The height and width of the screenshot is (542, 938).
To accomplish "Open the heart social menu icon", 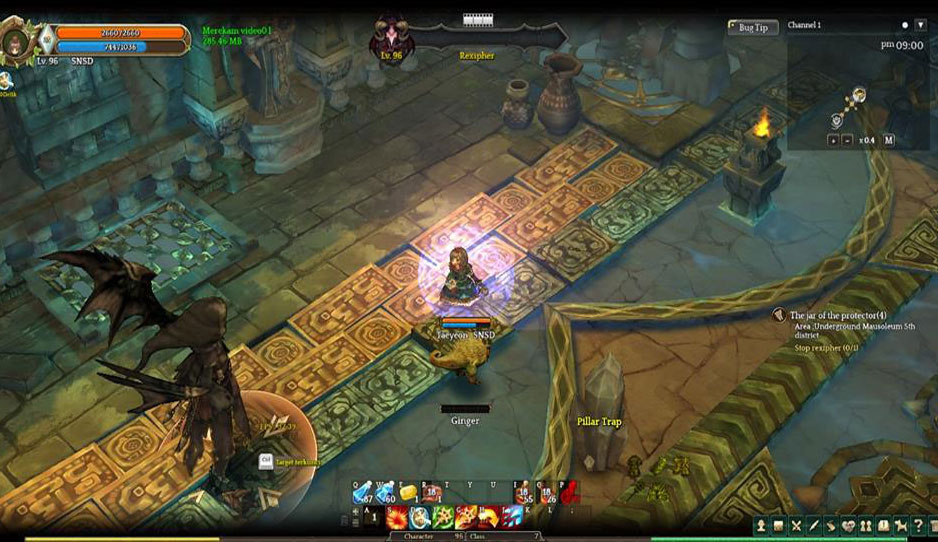I will [849, 526].
